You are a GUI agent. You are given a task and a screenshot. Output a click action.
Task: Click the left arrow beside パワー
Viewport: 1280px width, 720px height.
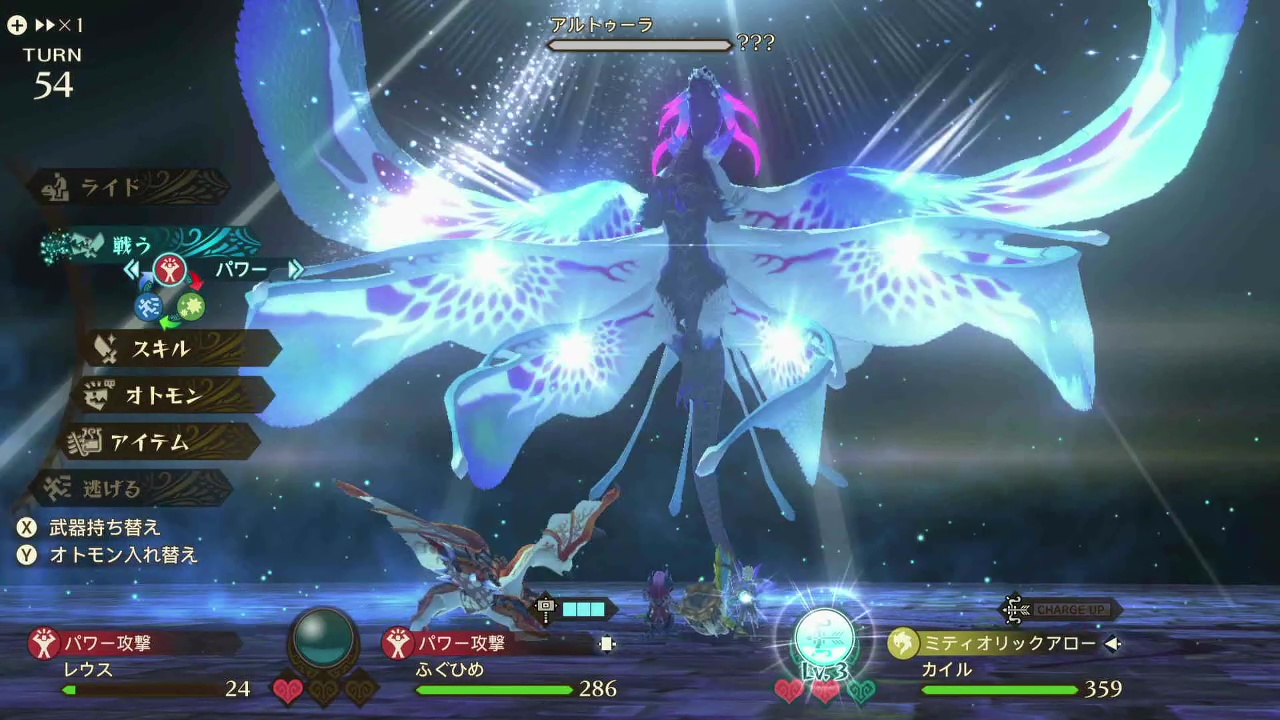(x=131, y=270)
